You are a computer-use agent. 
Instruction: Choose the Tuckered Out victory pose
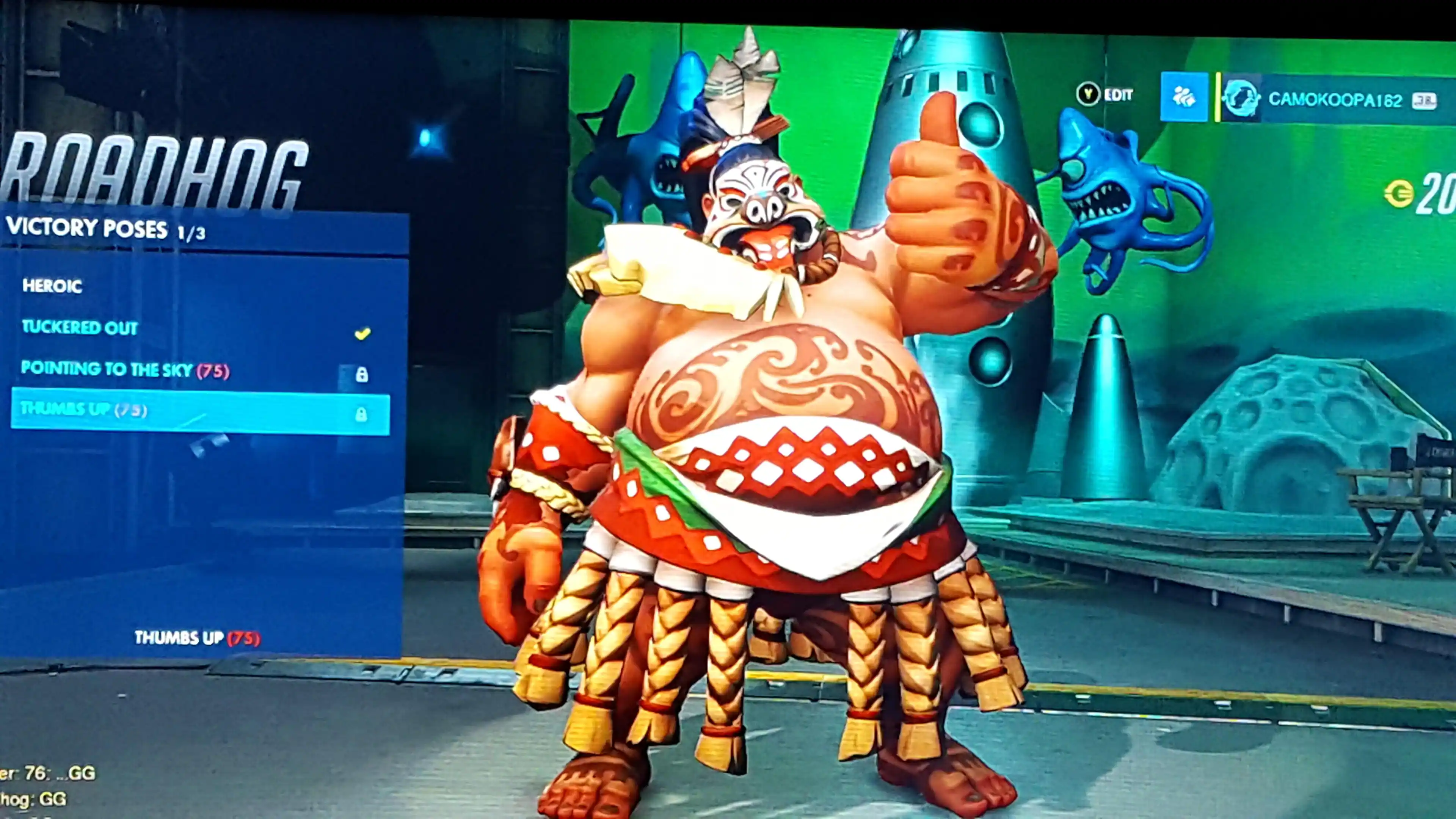[80, 328]
